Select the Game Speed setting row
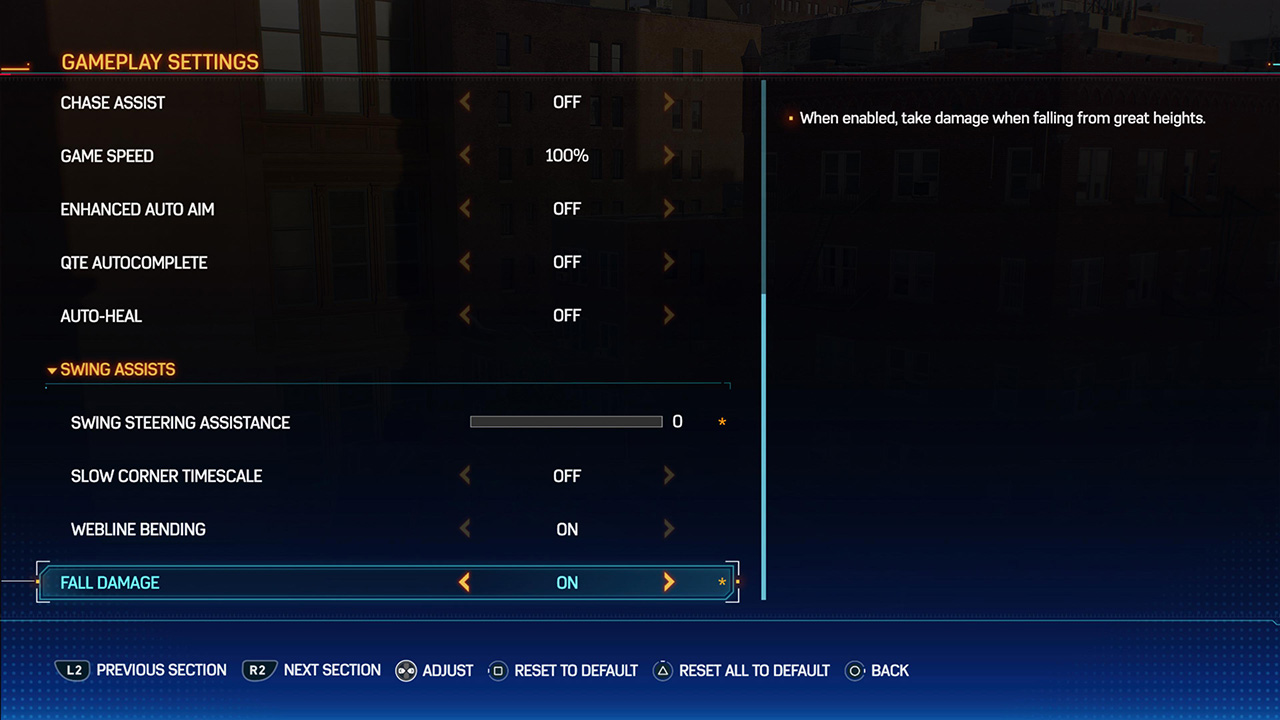This screenshot has width=1280, height=720. pos(107,156)
